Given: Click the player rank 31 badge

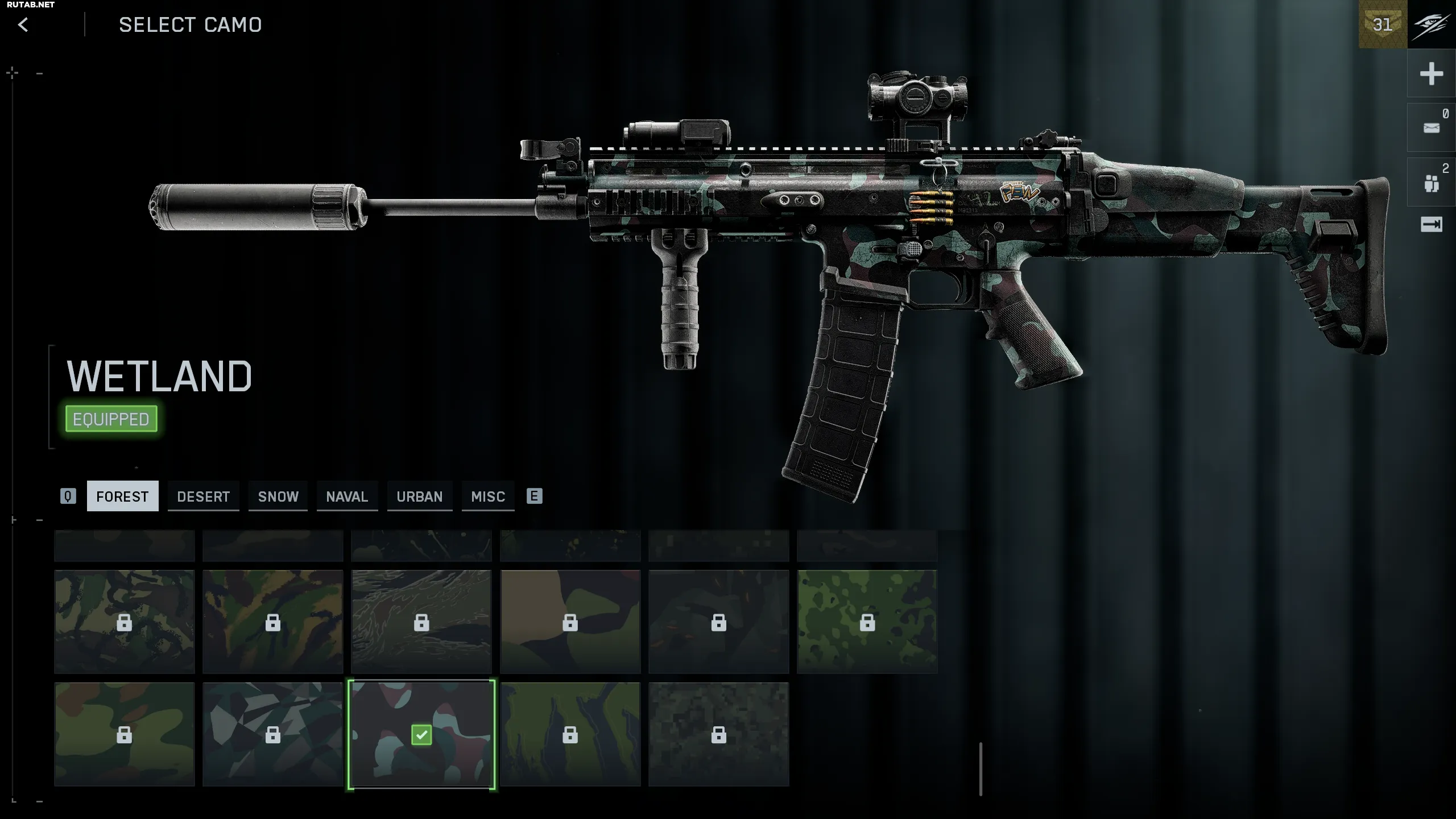Looking at the screenshot, I should (x=1383, y=24).
